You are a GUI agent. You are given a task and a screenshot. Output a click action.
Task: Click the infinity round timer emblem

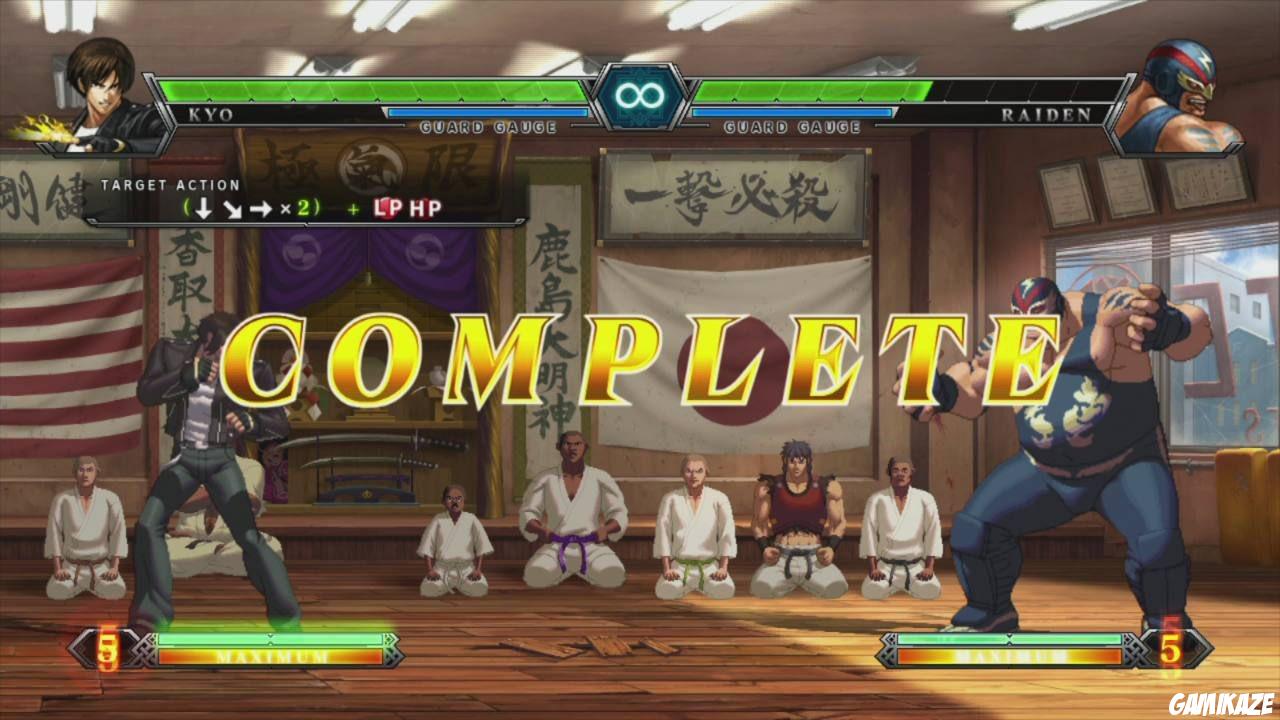click(x=640, y=97)
